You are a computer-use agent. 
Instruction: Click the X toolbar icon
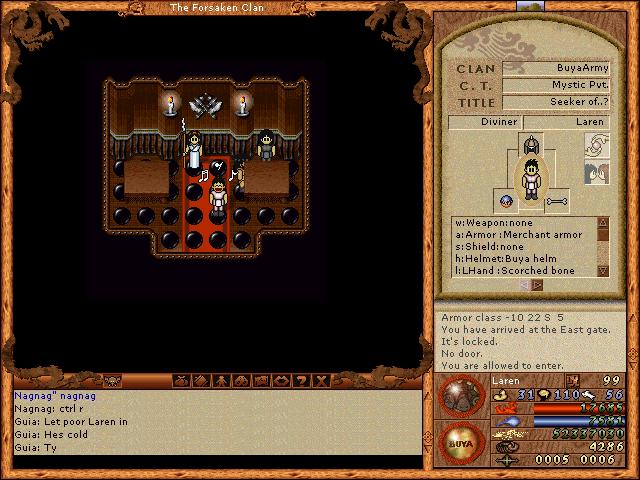pyautogui.click(x=321, y=381)
